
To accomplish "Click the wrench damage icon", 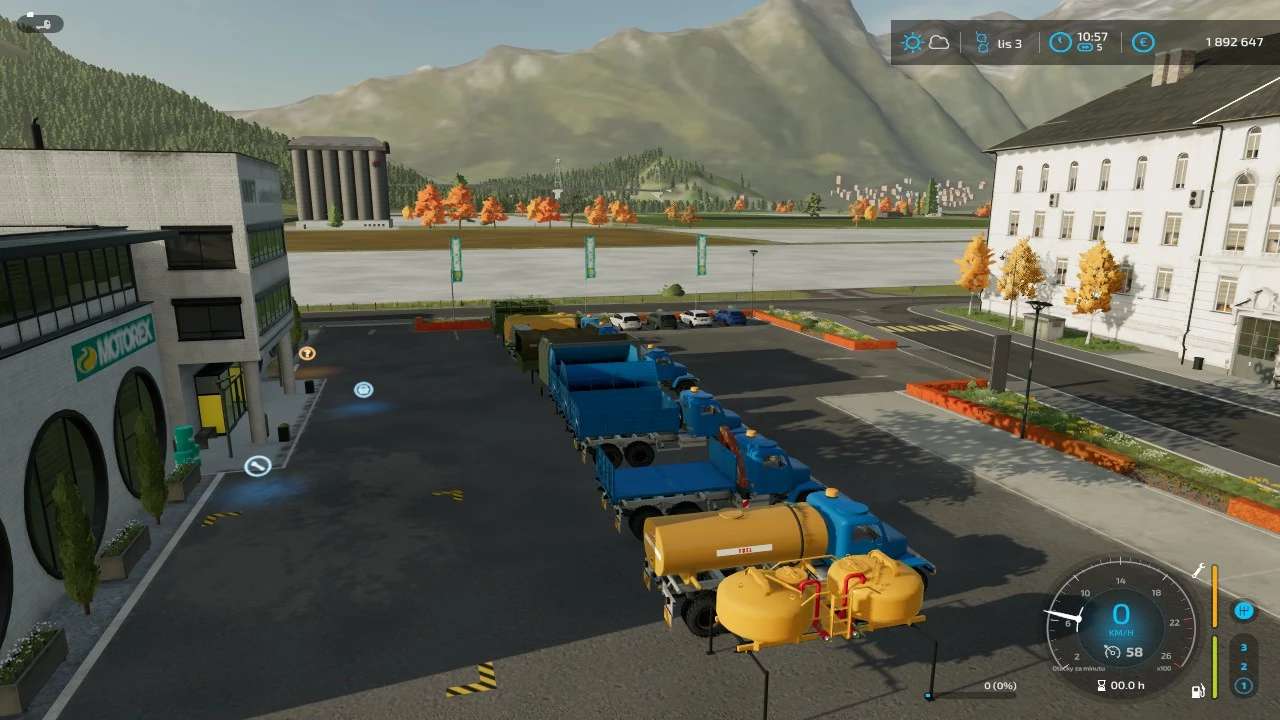I will (1198, 571).
